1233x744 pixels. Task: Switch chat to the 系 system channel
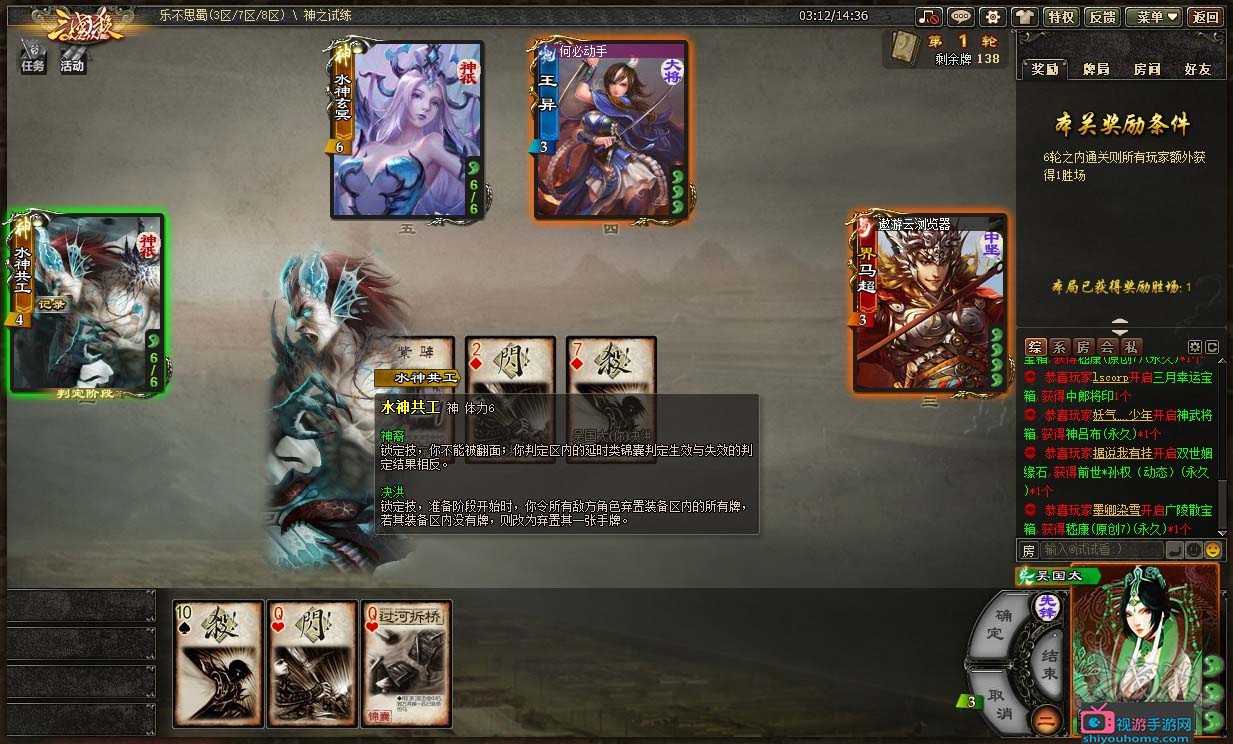[1059, 346]
